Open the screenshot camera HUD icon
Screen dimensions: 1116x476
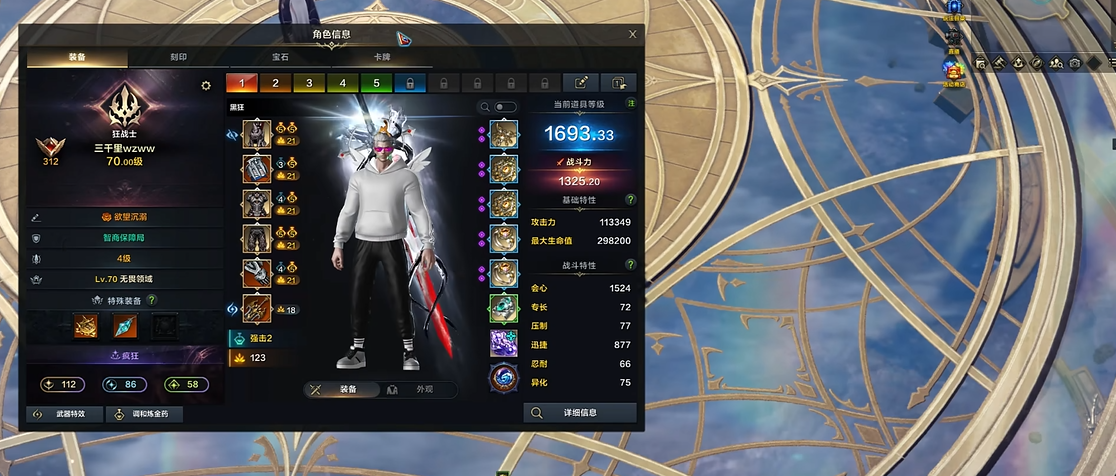[x=1074, y=63]
